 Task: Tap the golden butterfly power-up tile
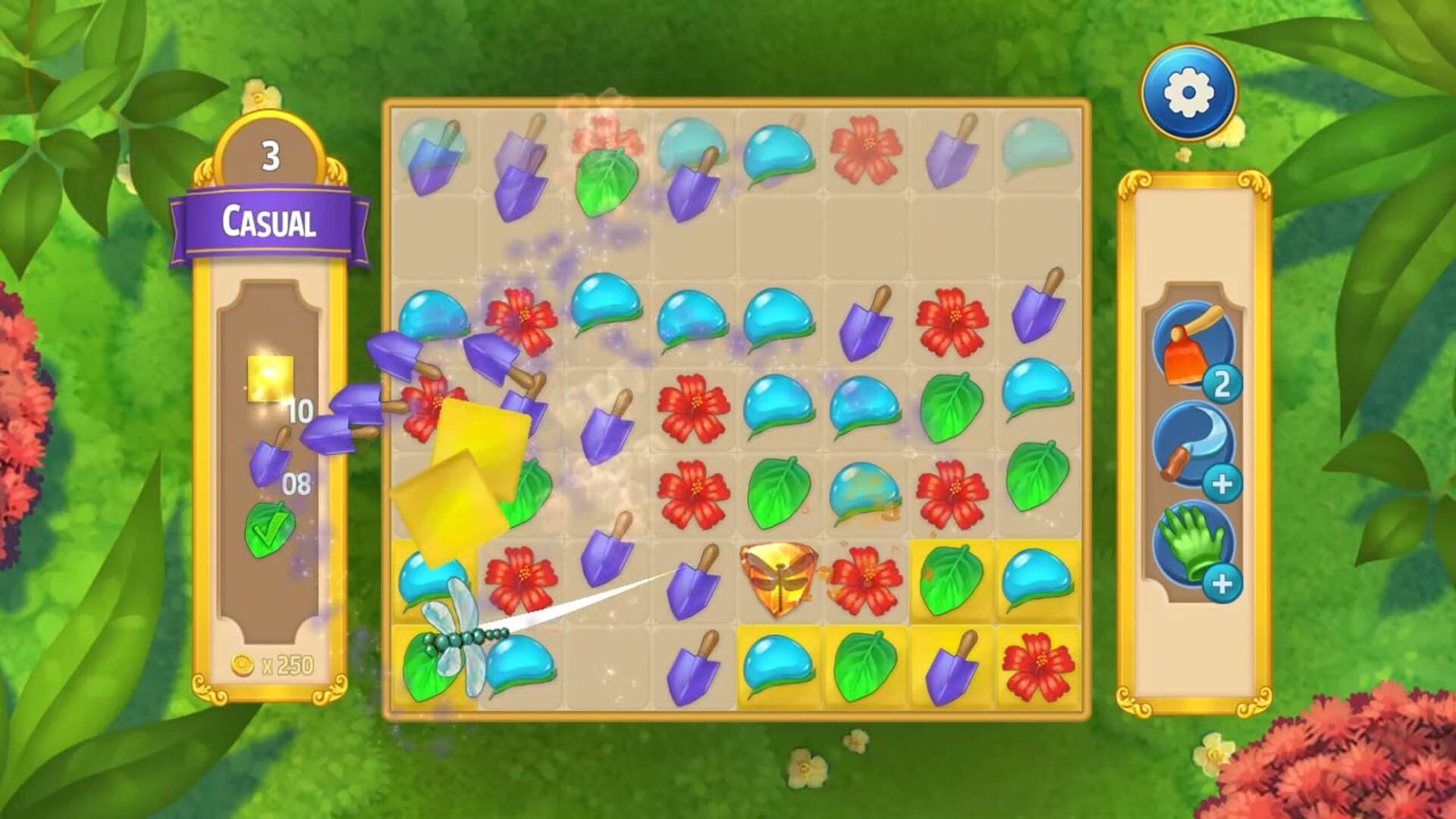777,580
